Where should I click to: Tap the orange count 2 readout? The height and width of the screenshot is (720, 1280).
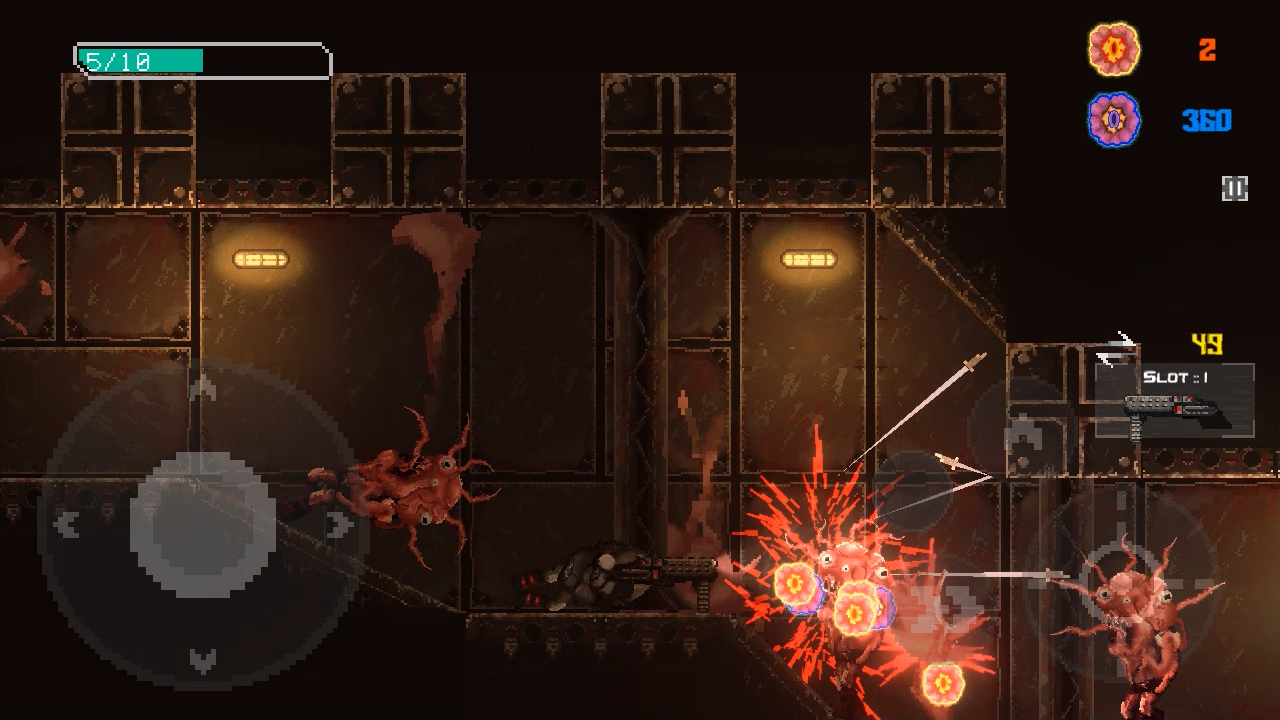(1206, 47)
